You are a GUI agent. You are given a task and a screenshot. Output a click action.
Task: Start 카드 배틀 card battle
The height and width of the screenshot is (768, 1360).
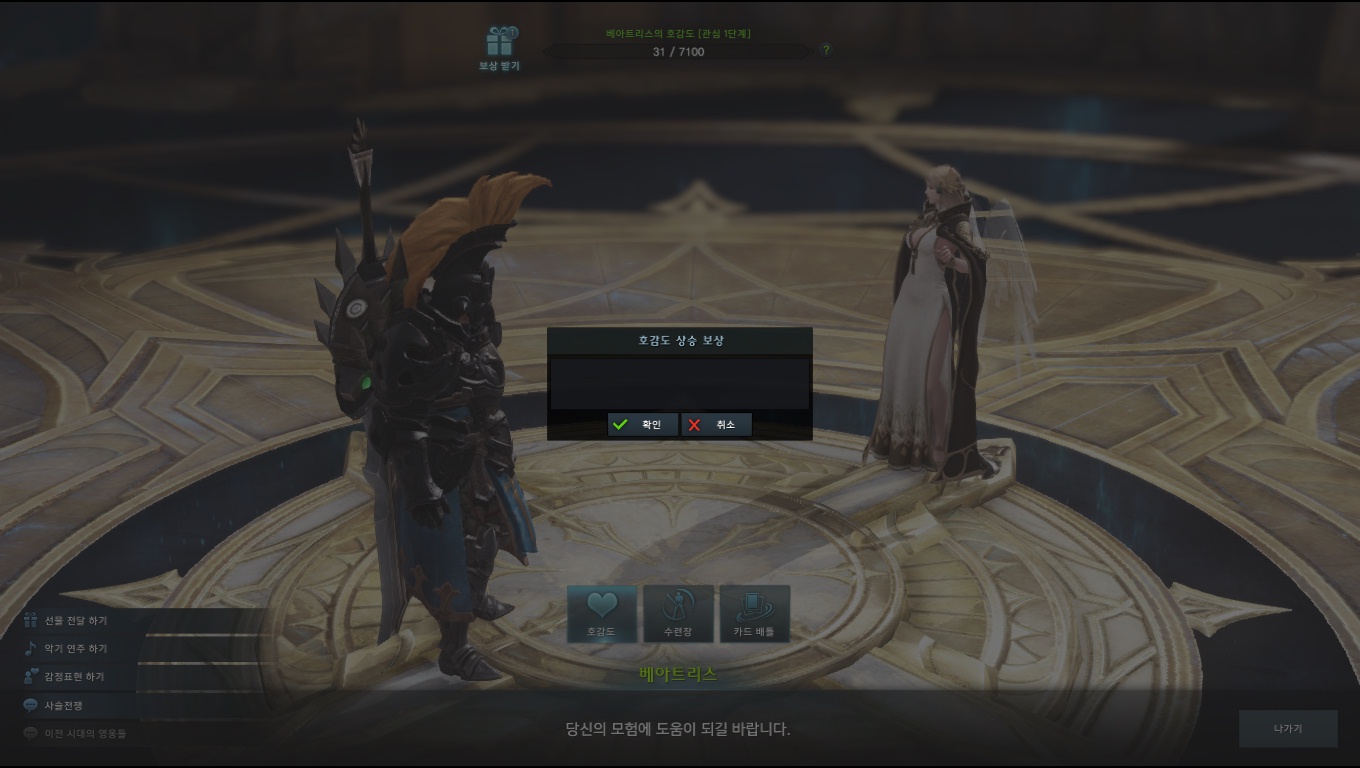click(x=754, y=613)
